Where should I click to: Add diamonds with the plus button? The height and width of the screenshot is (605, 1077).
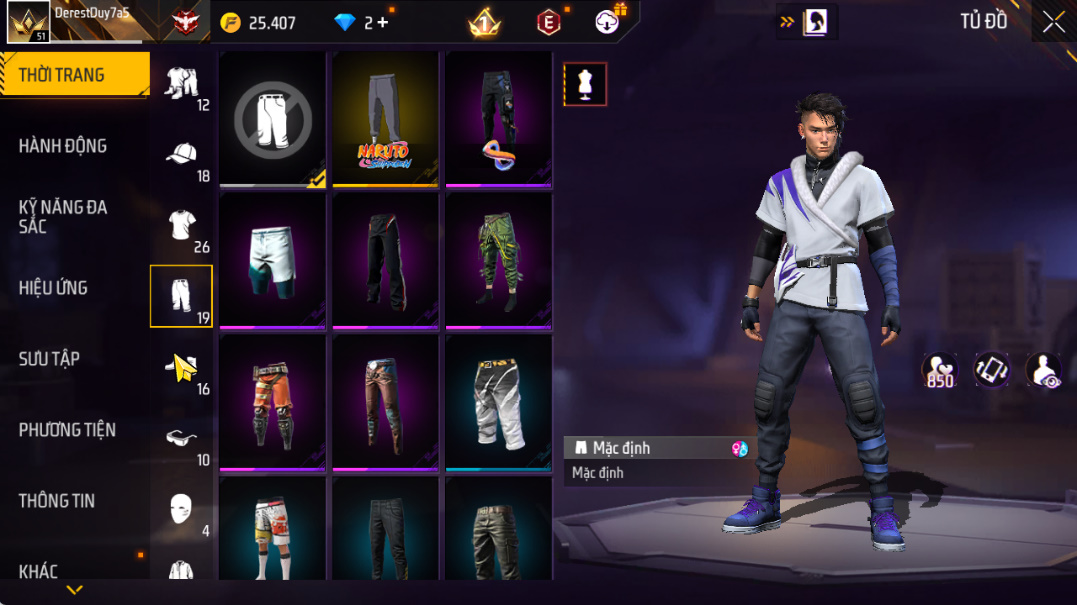(383, 22)
